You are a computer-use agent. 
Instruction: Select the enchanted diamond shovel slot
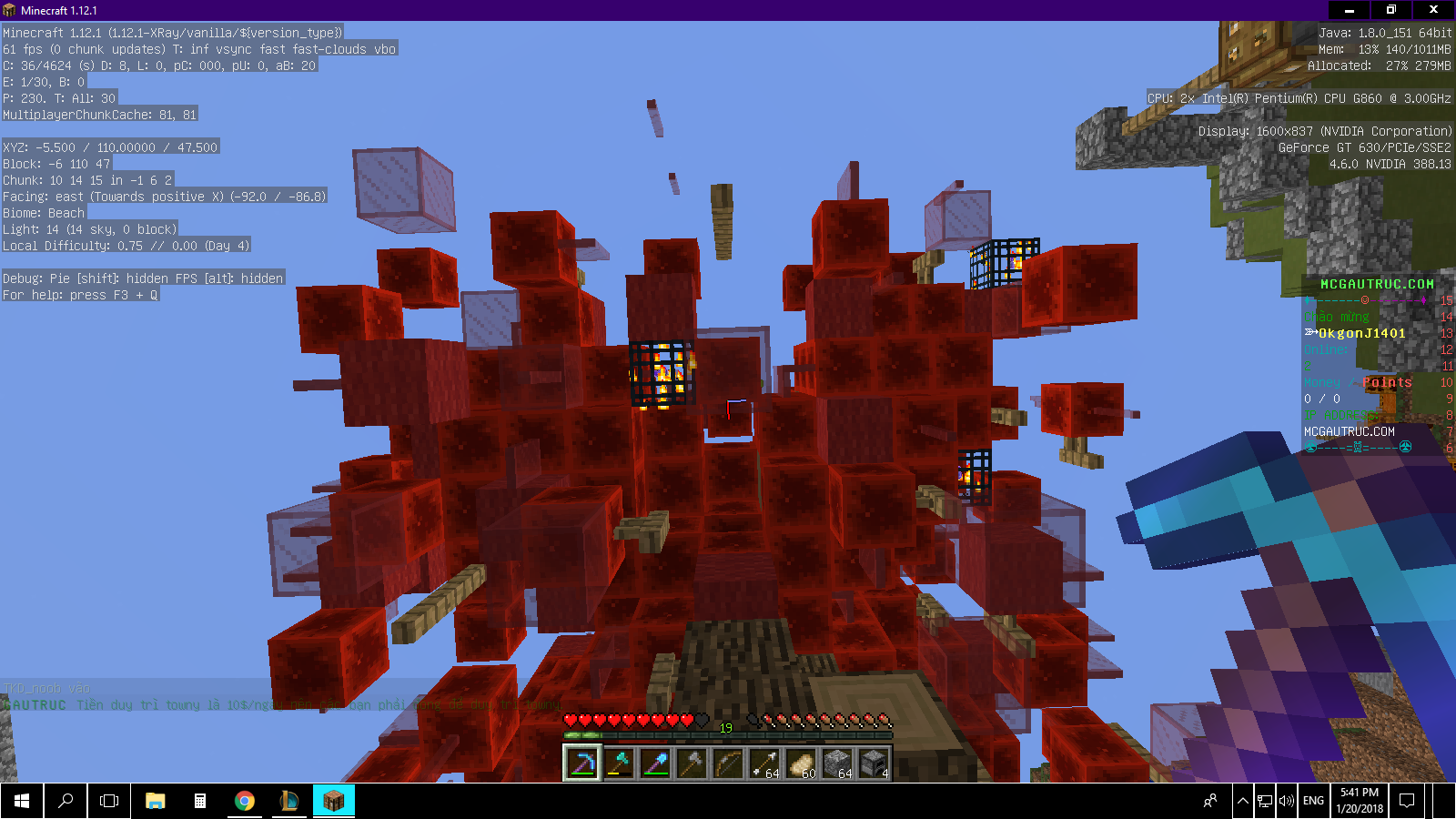click(655, 763)
